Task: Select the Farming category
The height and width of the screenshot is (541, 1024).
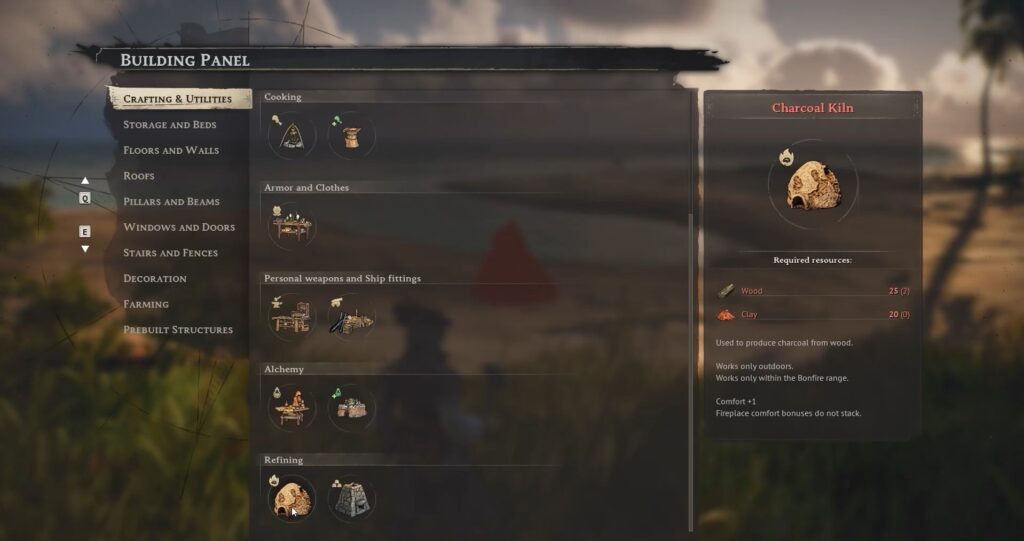Action: [x=145, y=304]
